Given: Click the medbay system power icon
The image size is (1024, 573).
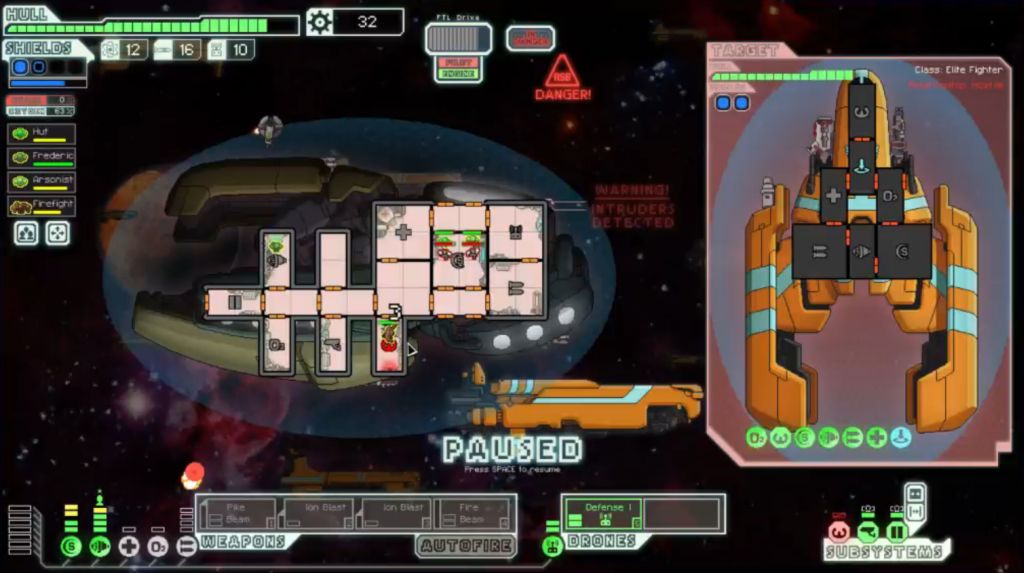Looking at the screenshot, I should click(129, 546).
